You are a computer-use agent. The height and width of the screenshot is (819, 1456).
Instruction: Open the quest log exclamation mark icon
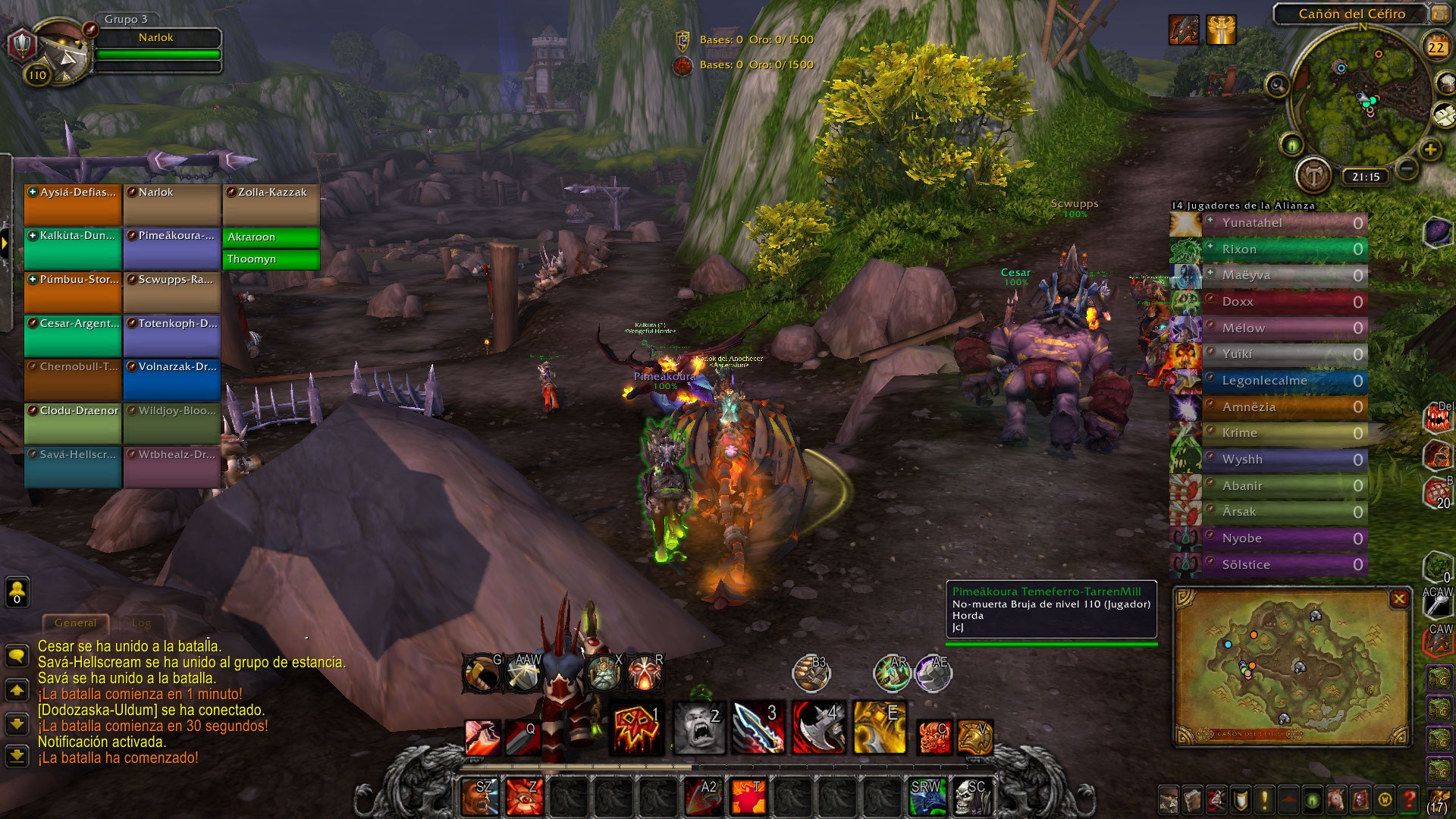click(x=1264, y=800)
